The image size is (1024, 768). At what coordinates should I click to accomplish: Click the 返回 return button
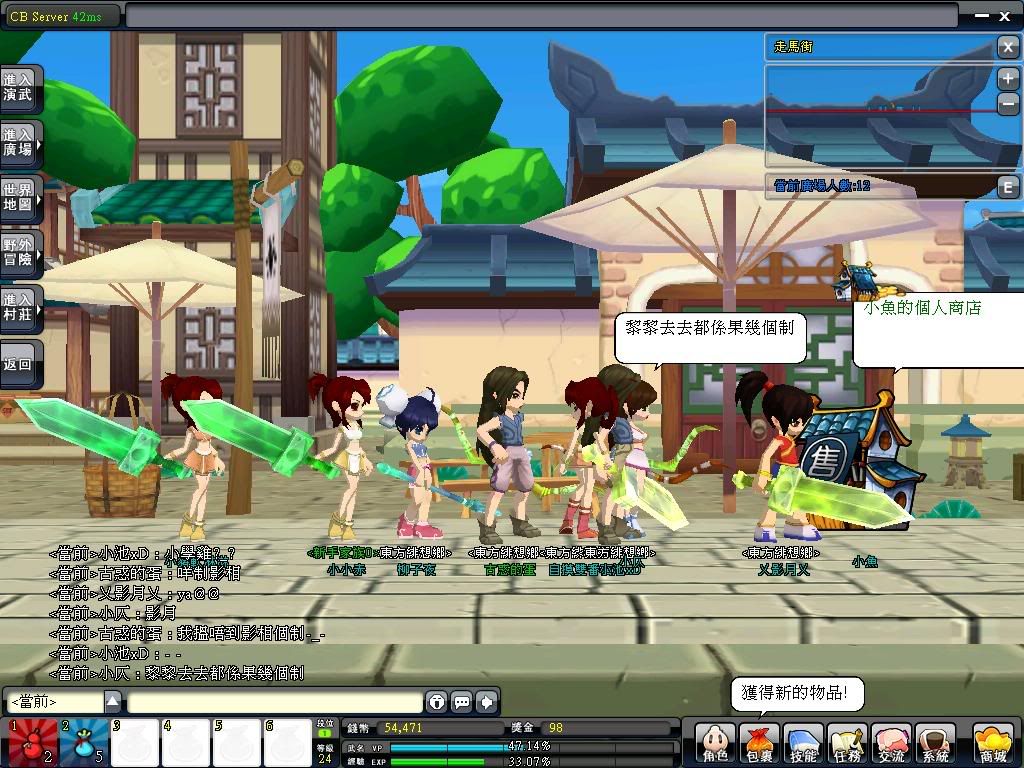point(20,364)
